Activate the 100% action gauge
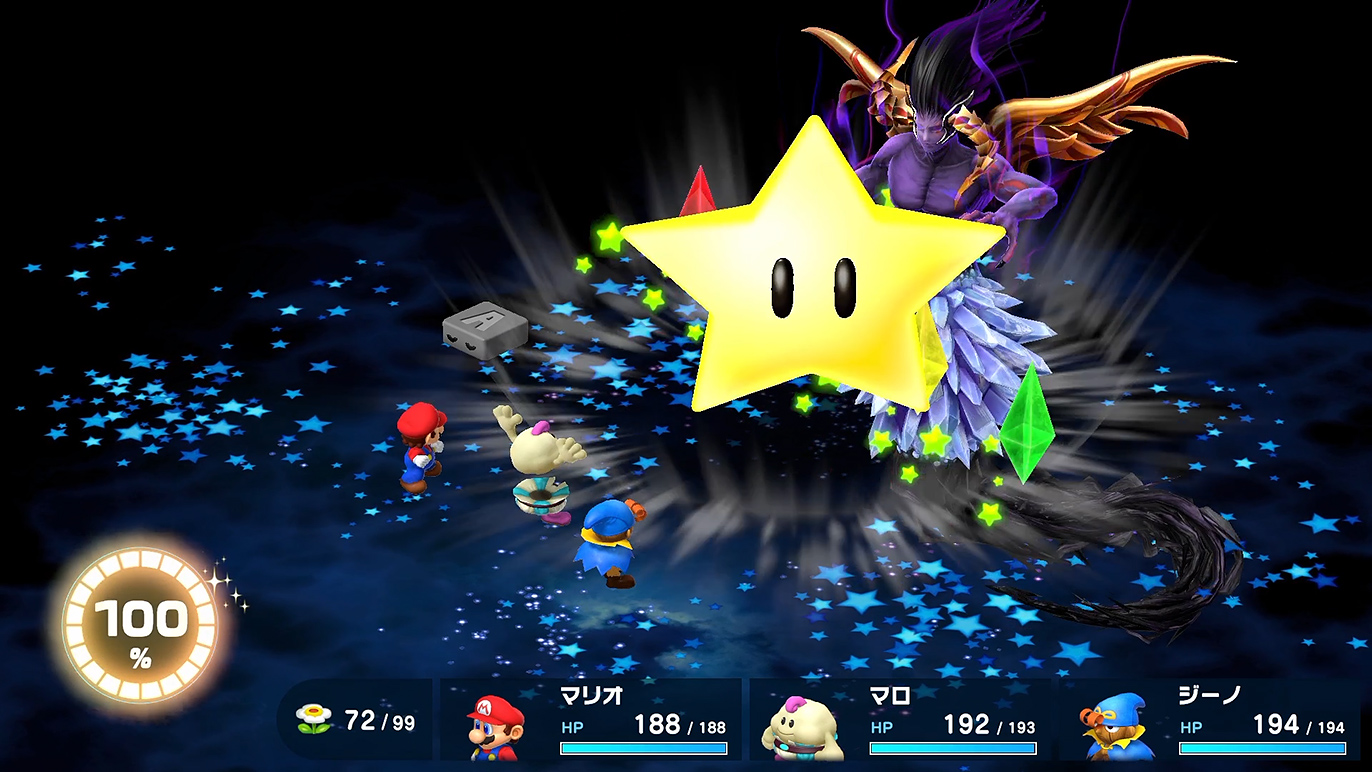The image size is (1372, 772). [140, 627]
